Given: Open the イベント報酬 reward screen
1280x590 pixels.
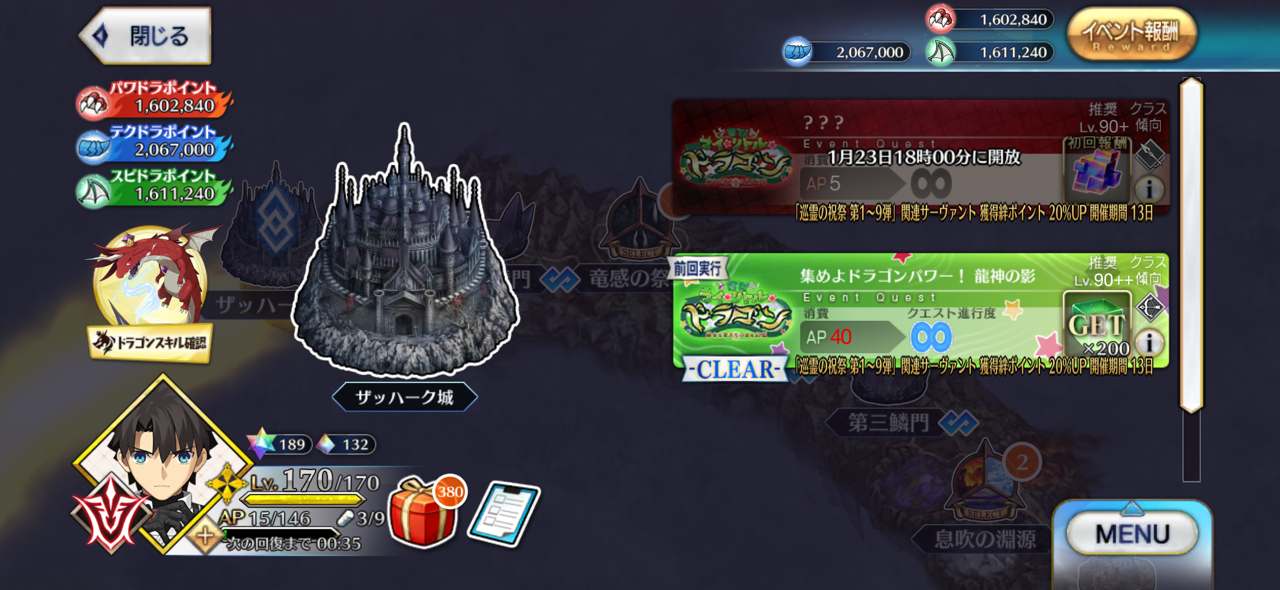Looking at the screenshot, I should click(1131, 34).
